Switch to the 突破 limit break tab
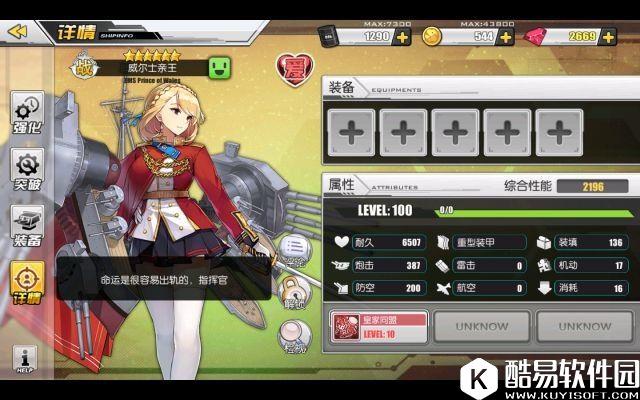The height and width of the screenshot is (400, 640). click(x=27, y=171)
